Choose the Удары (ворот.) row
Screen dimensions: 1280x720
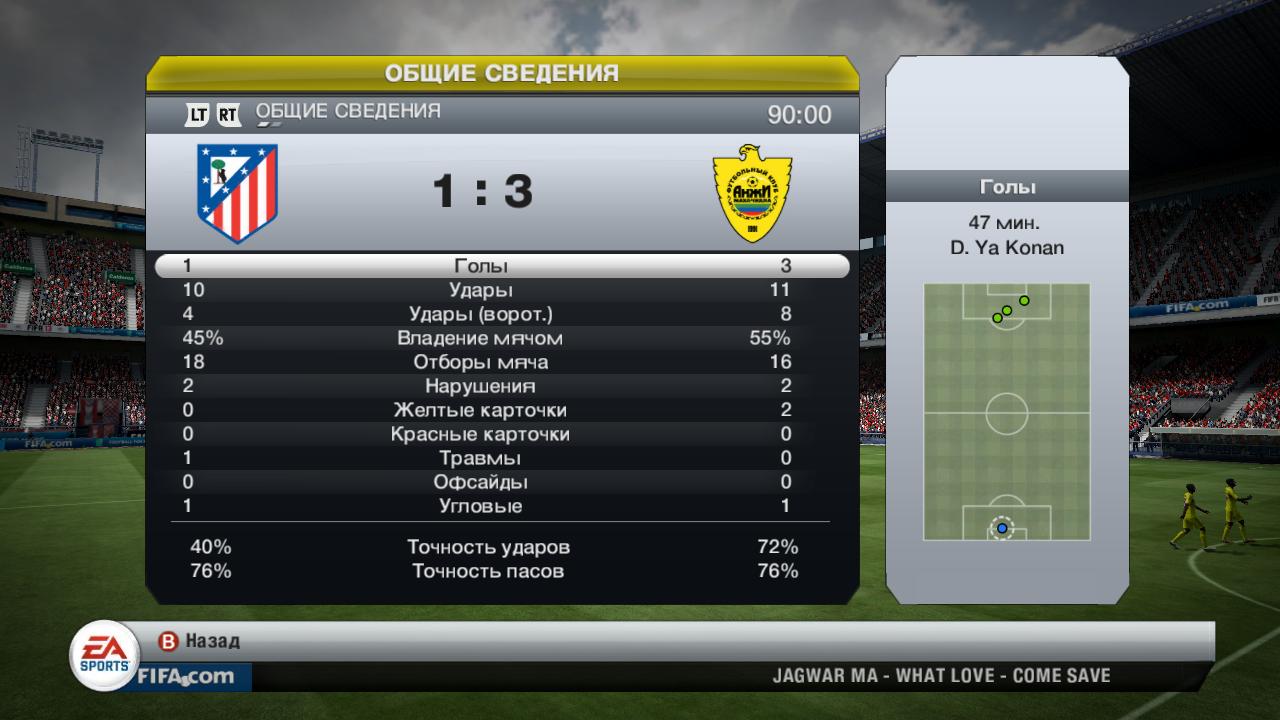(481, 314)
